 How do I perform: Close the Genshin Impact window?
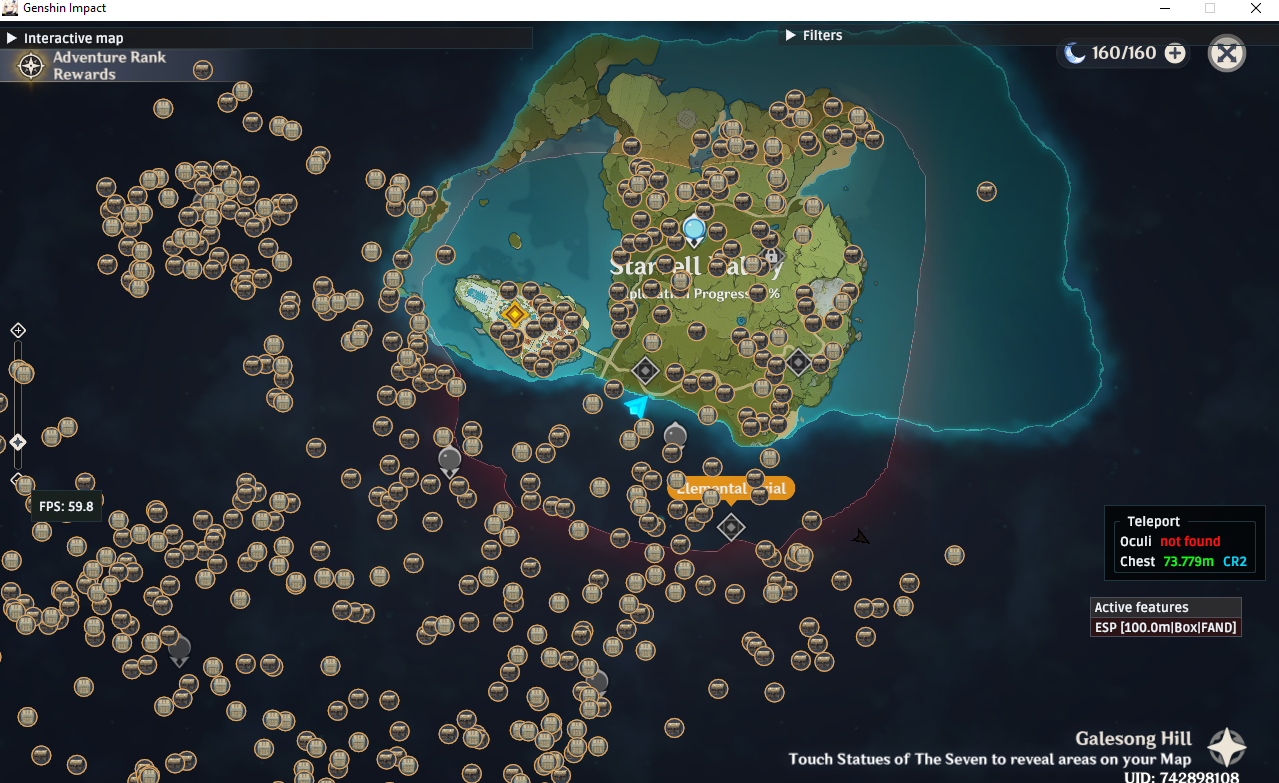point(1255,8)
